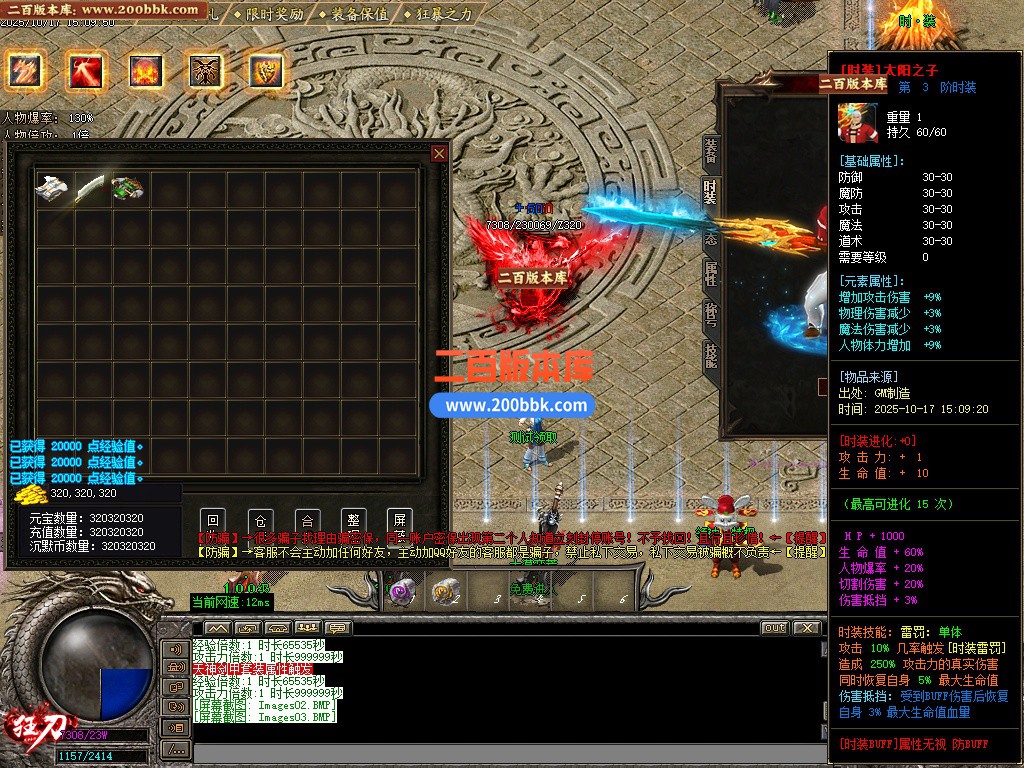Activate the golden shield buff icon

(x=266, y=70)
